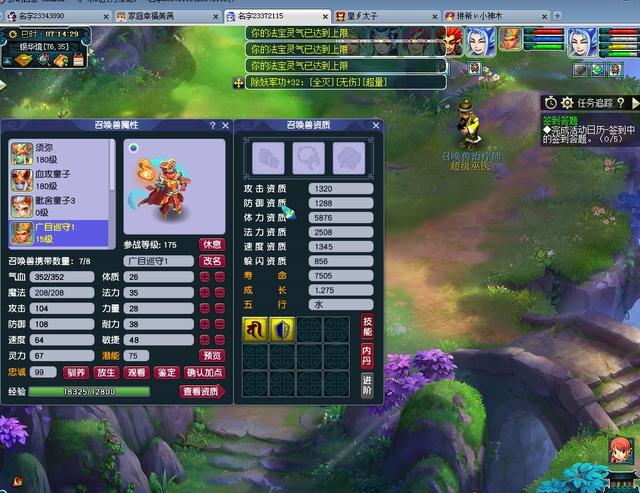Open the 进阶 advancement tab
Screen dimensions: 640x493
[x=367, y=385]
